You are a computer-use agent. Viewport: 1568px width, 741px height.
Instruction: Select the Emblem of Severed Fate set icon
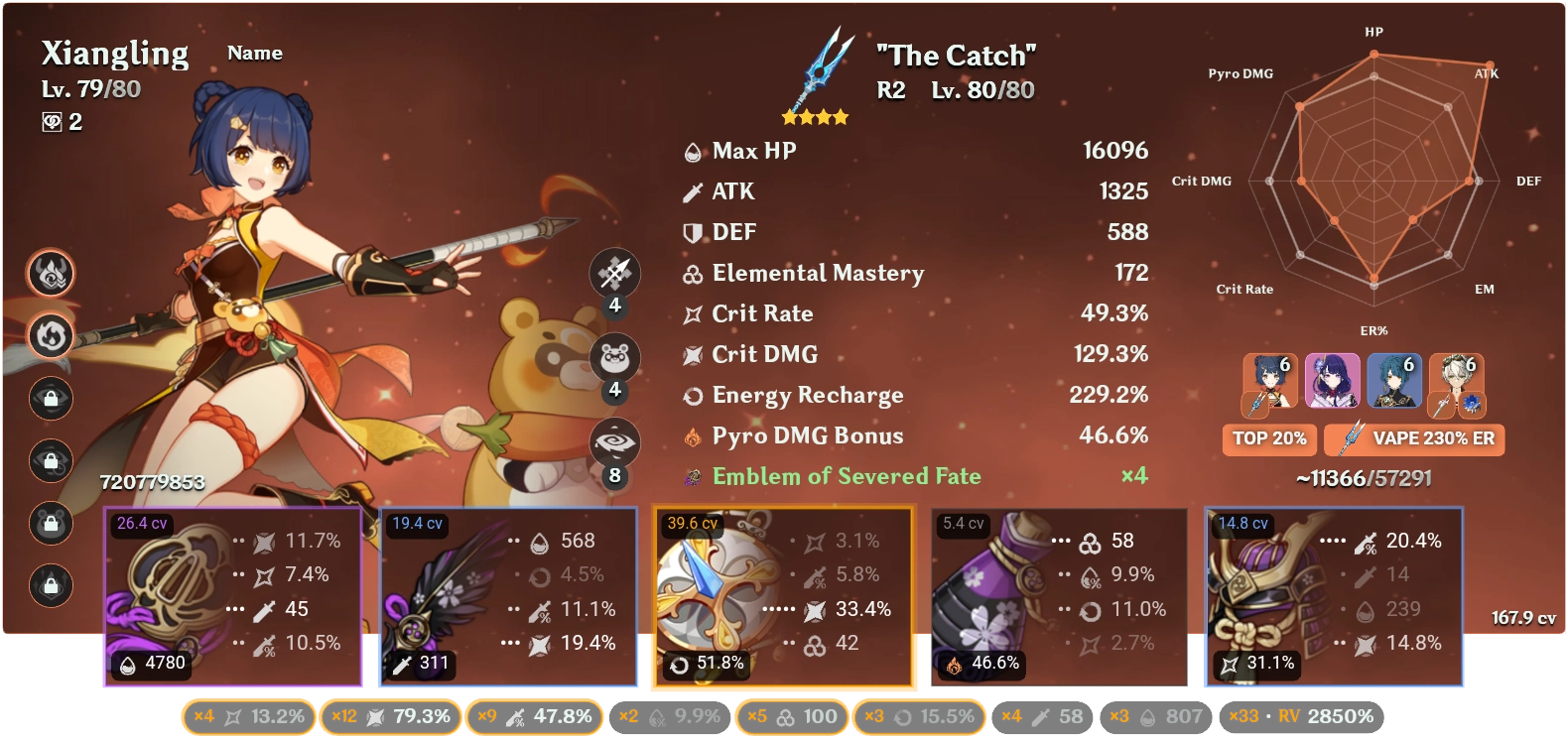pos(692,476)
